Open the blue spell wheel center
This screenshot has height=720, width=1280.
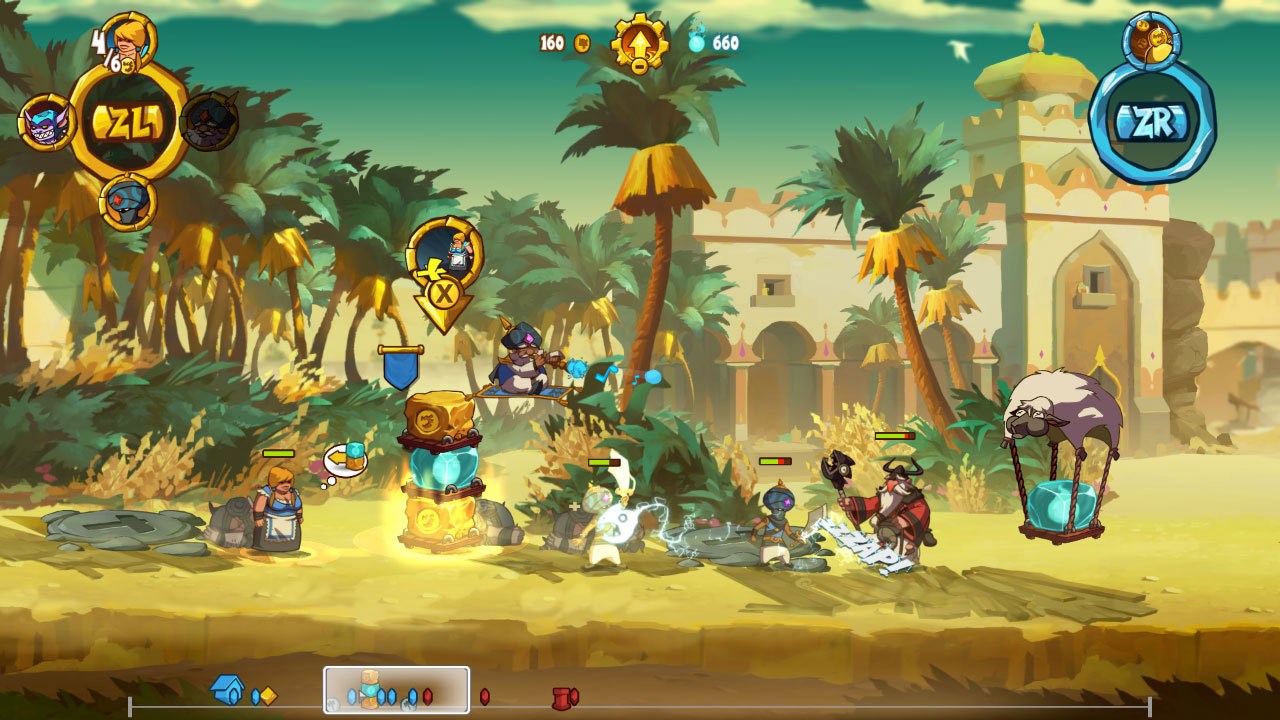(x=1152, y=122)
